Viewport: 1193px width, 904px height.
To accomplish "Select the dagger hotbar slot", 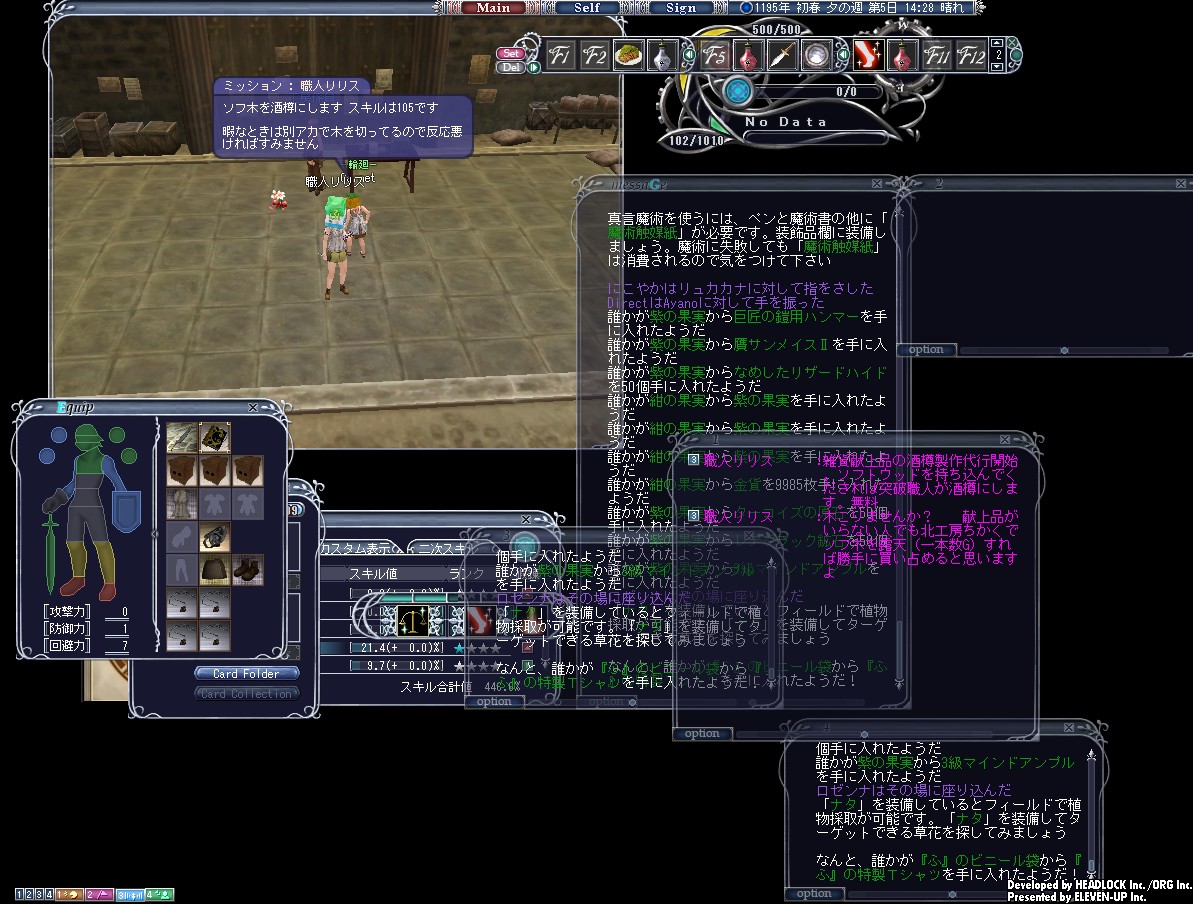I will (781, 56).
